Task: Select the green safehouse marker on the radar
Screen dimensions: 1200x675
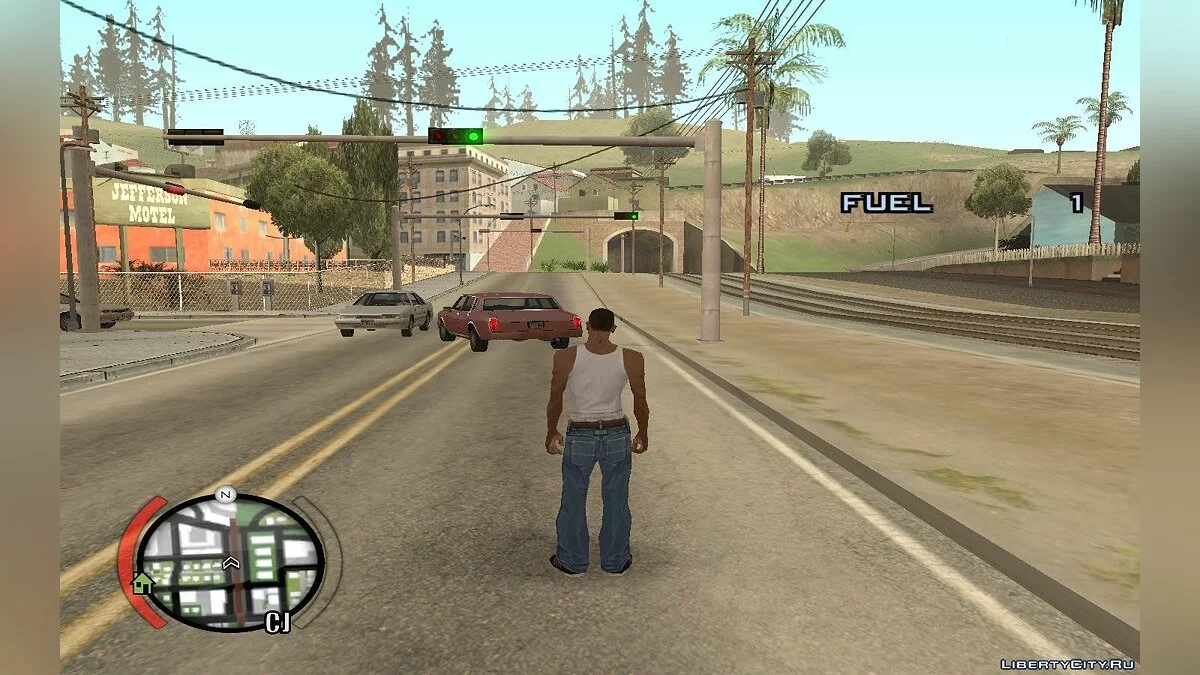Action: tap(143, 583)
